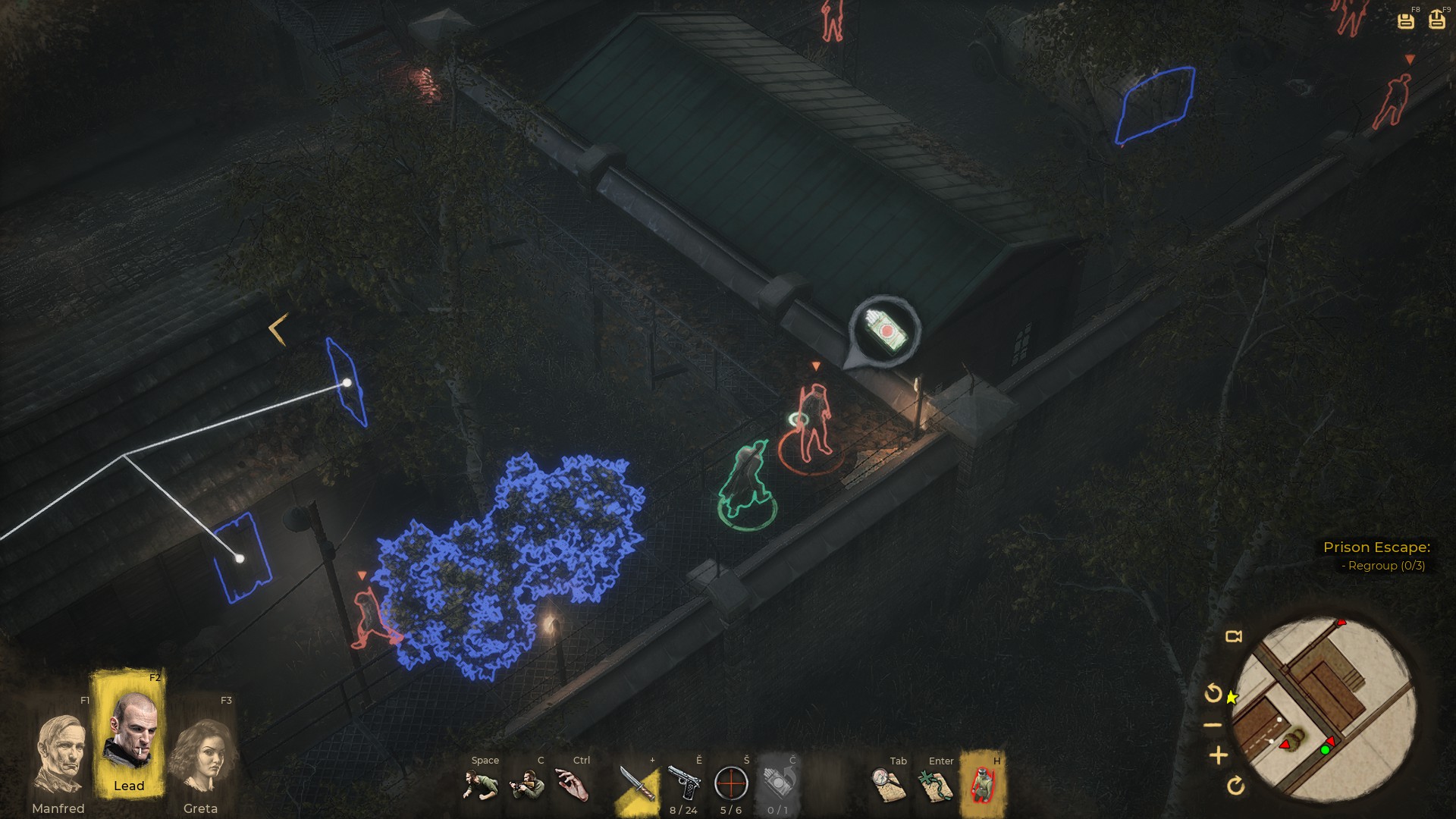Click the grabbing hand interact icon

pos(573,785)
